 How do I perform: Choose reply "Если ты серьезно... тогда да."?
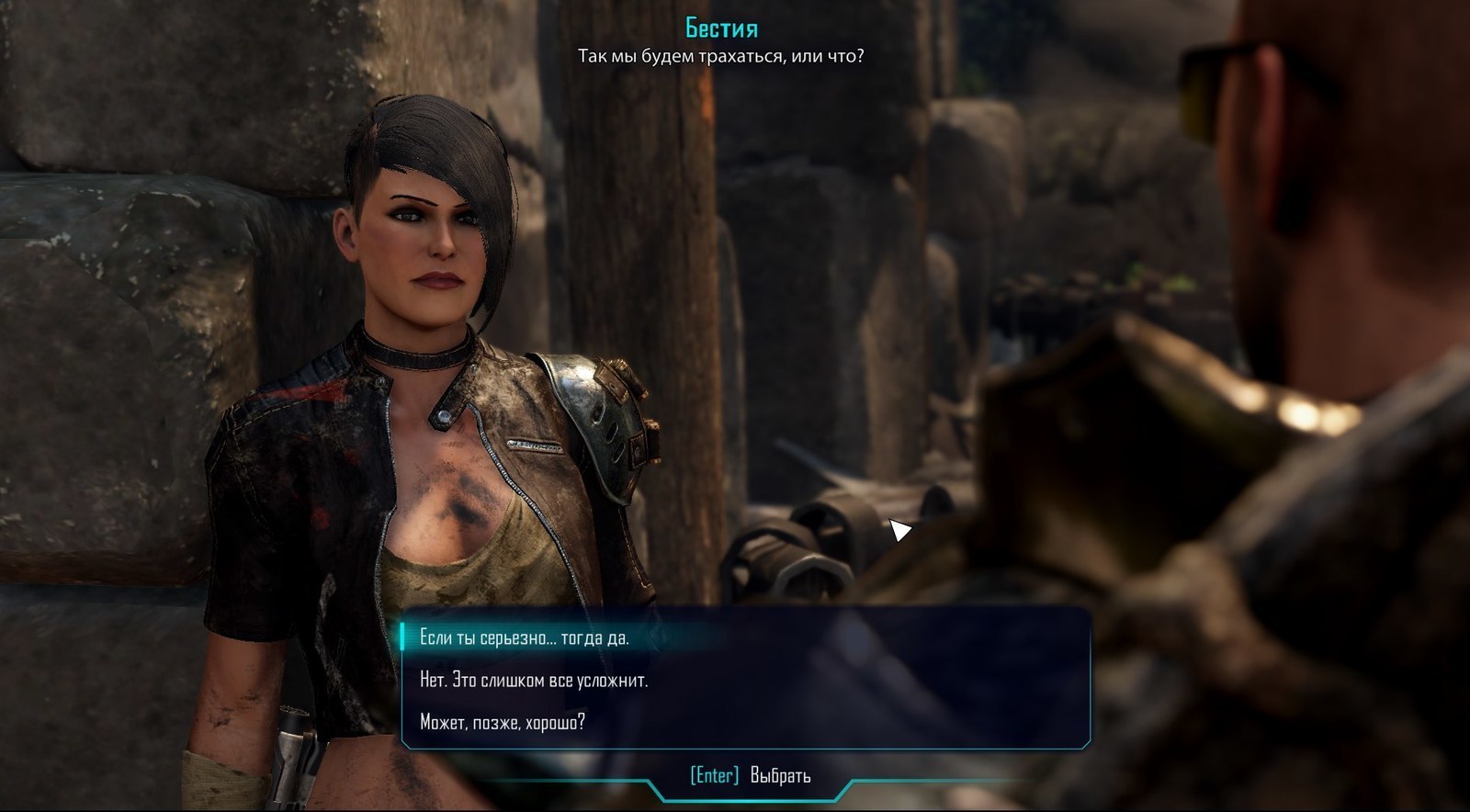[525, 637]
